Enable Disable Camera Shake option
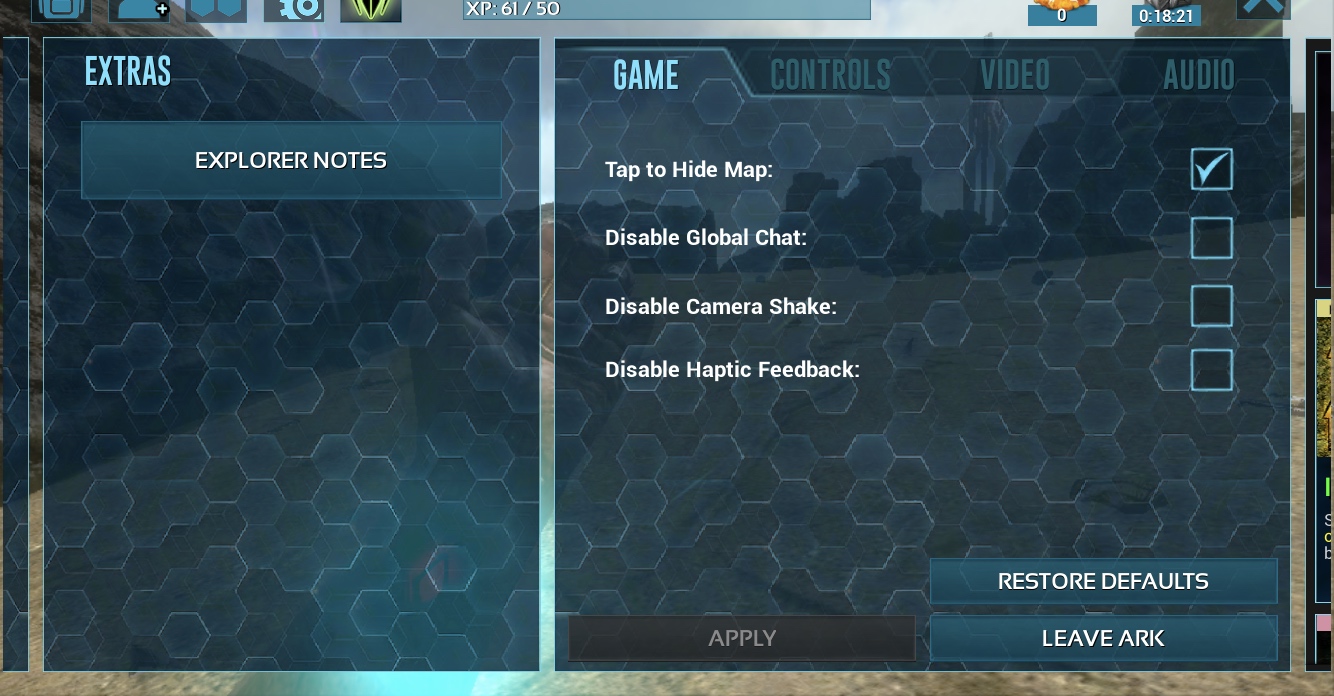Screen dimensions: 1334x696 pos(1211,306)
